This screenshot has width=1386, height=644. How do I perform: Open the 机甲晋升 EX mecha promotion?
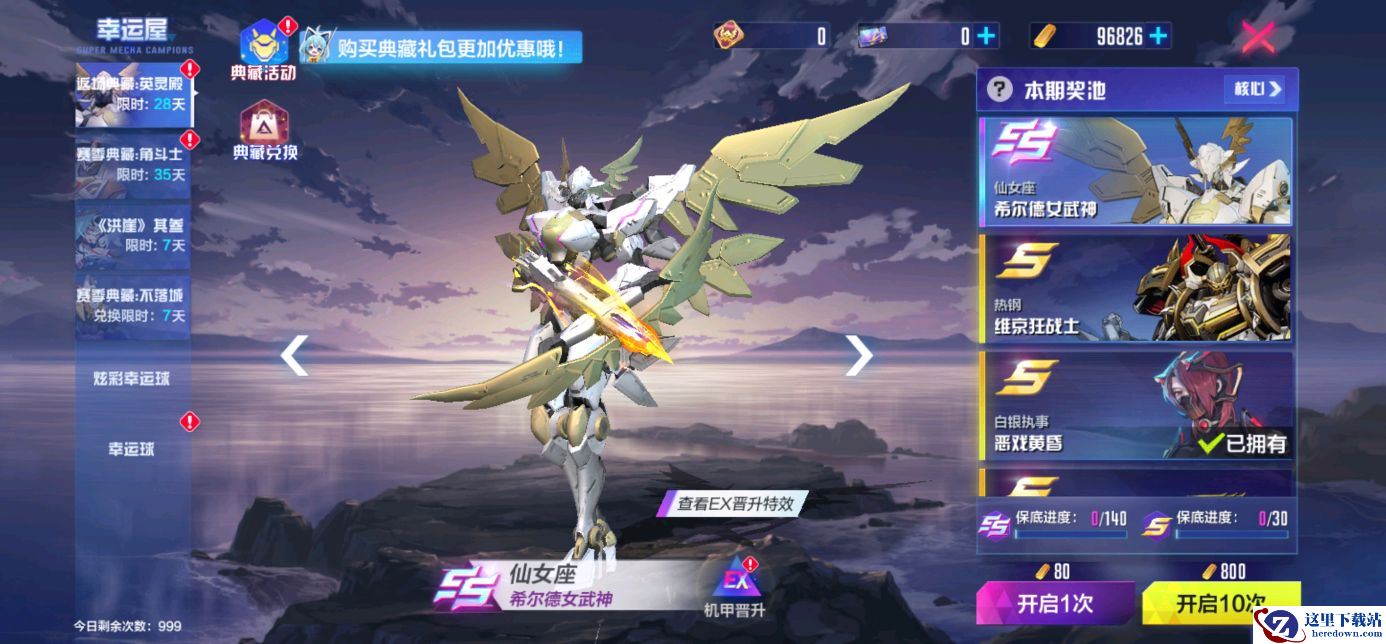tap(735, 588)
